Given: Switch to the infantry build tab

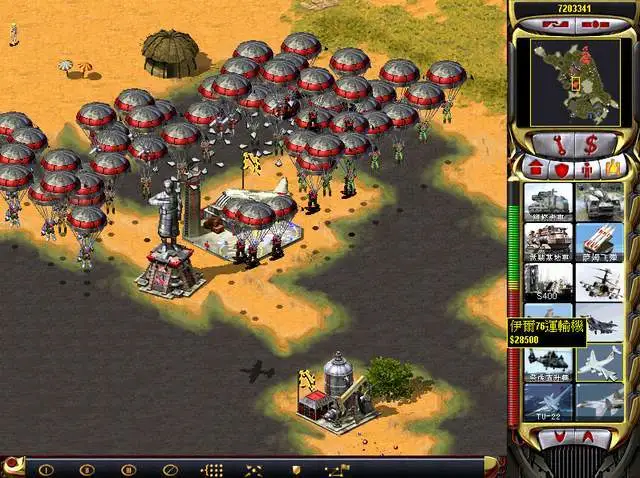Looking at the screenshot, I should (586, 167).
